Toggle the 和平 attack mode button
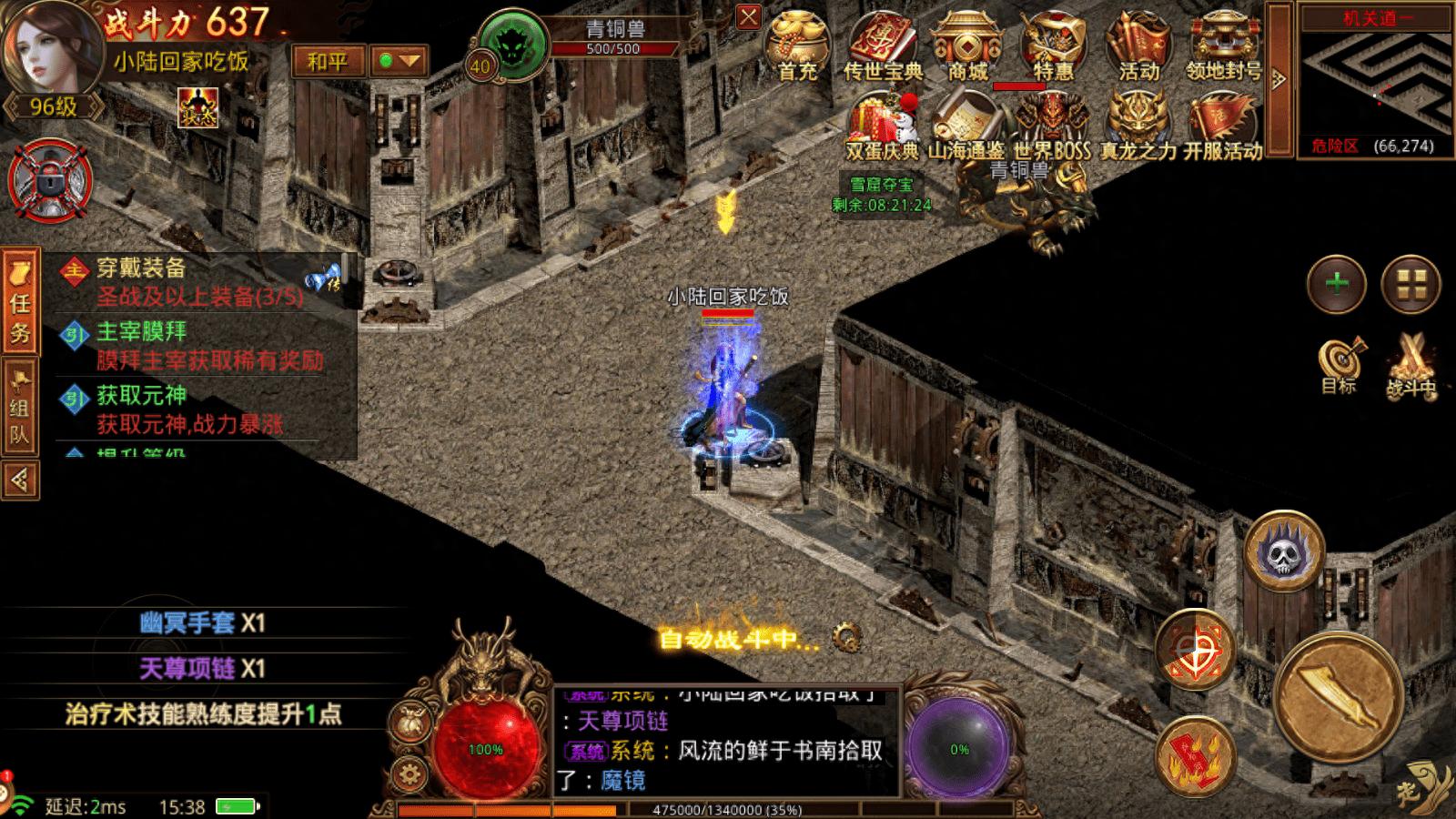 328,62
